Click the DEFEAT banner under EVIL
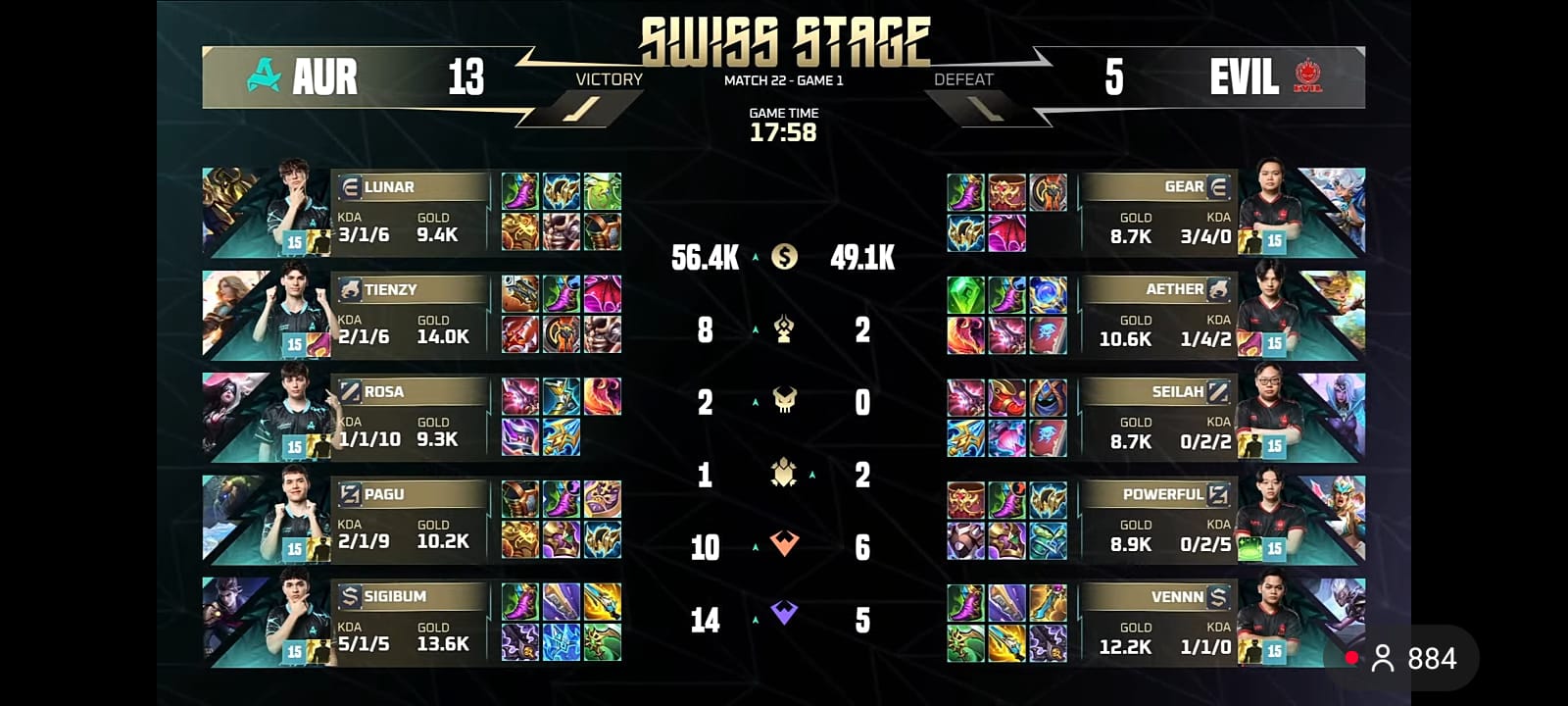Viewport: 1568px width, 706px height. (x=965, y=78)
